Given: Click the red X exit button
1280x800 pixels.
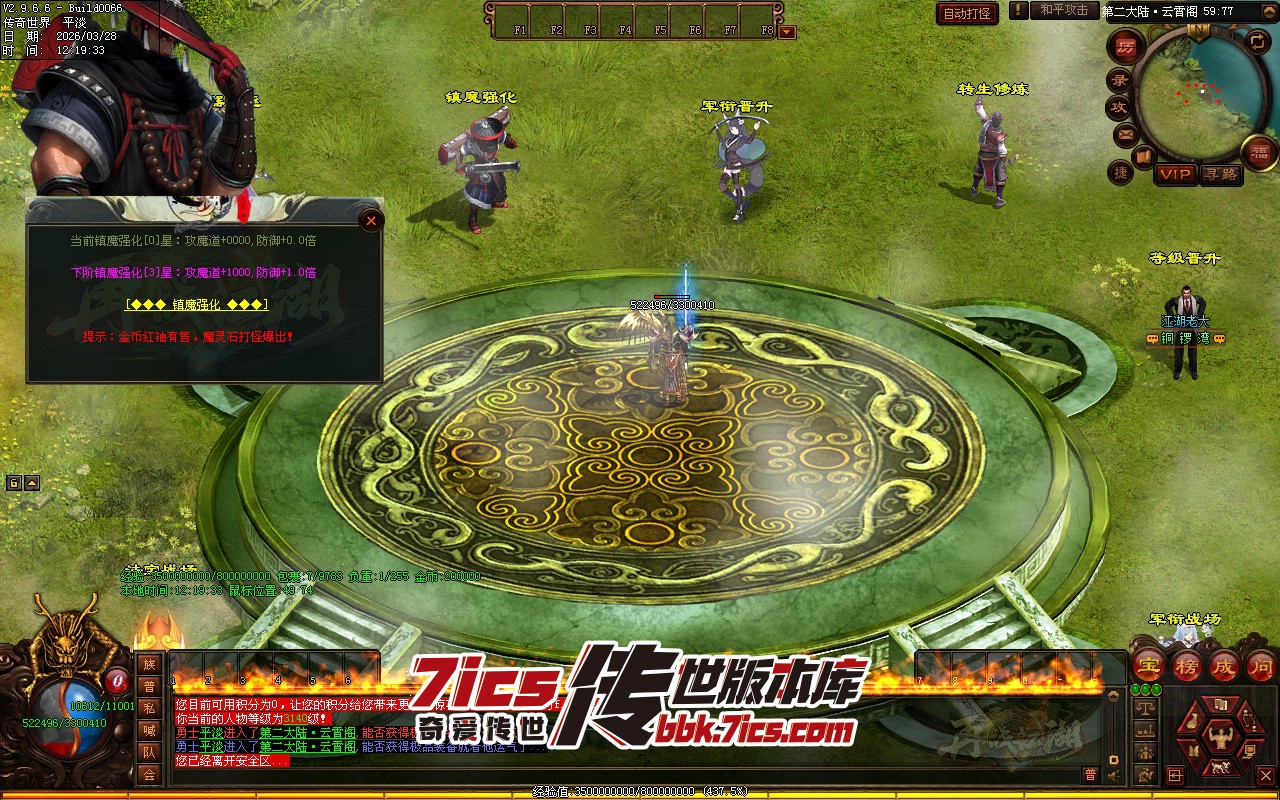Looking at the screenshot, I should point(1265,775).
